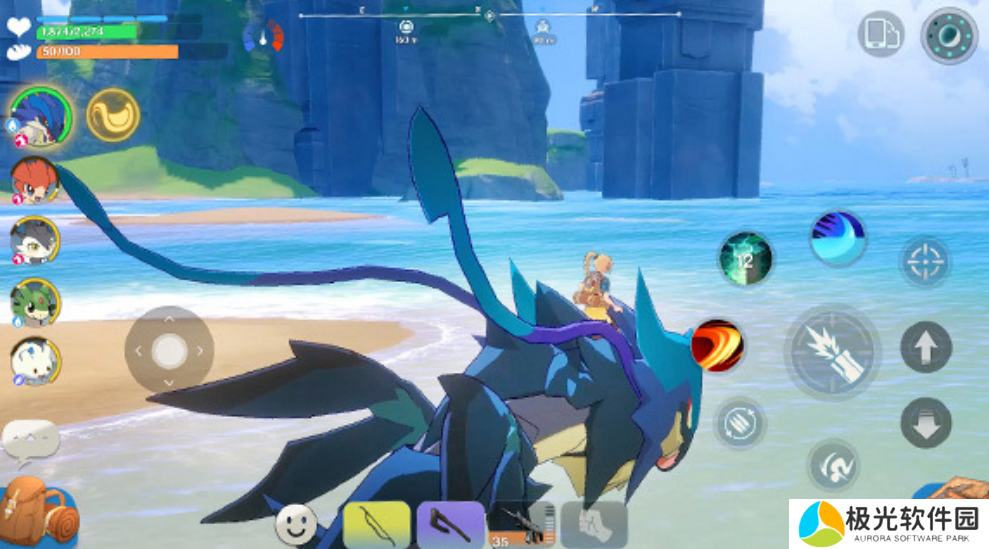Pick the white fluffy creature portrait
This screenshot has height=549, width=989.
(35, 361)
